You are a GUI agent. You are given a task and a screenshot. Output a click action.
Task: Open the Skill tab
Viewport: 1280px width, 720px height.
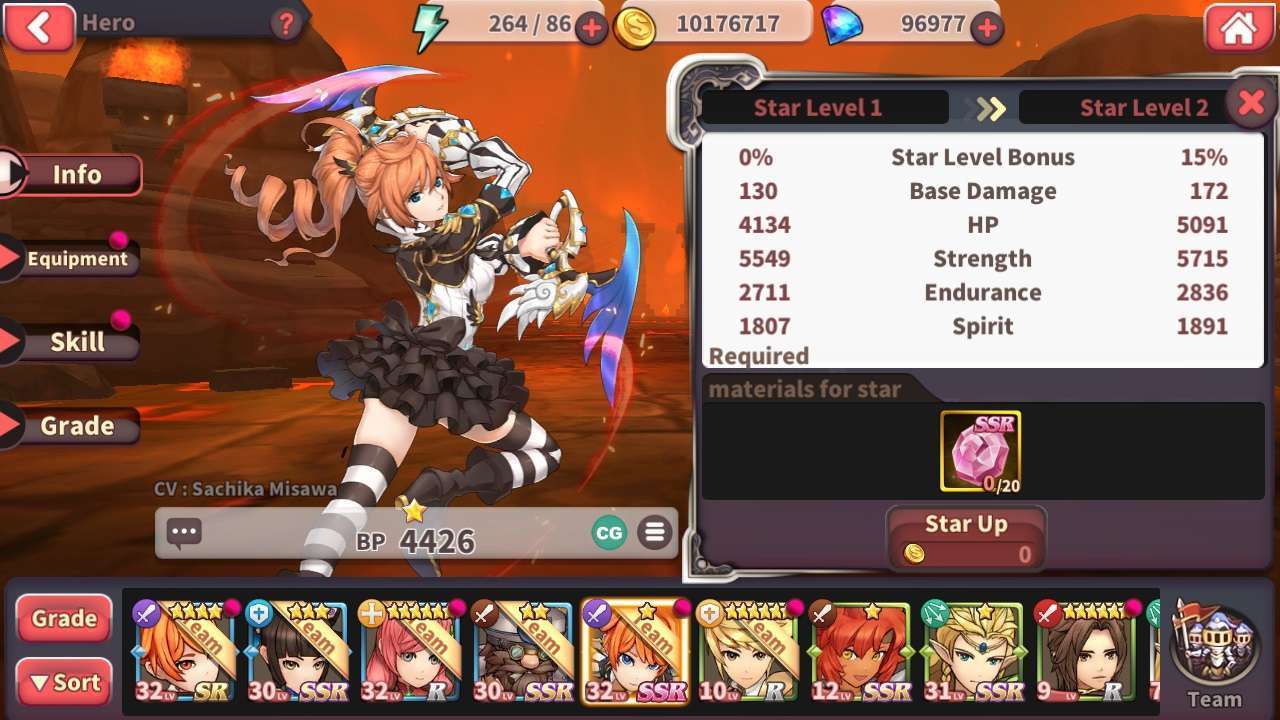(x=76, y=342)
